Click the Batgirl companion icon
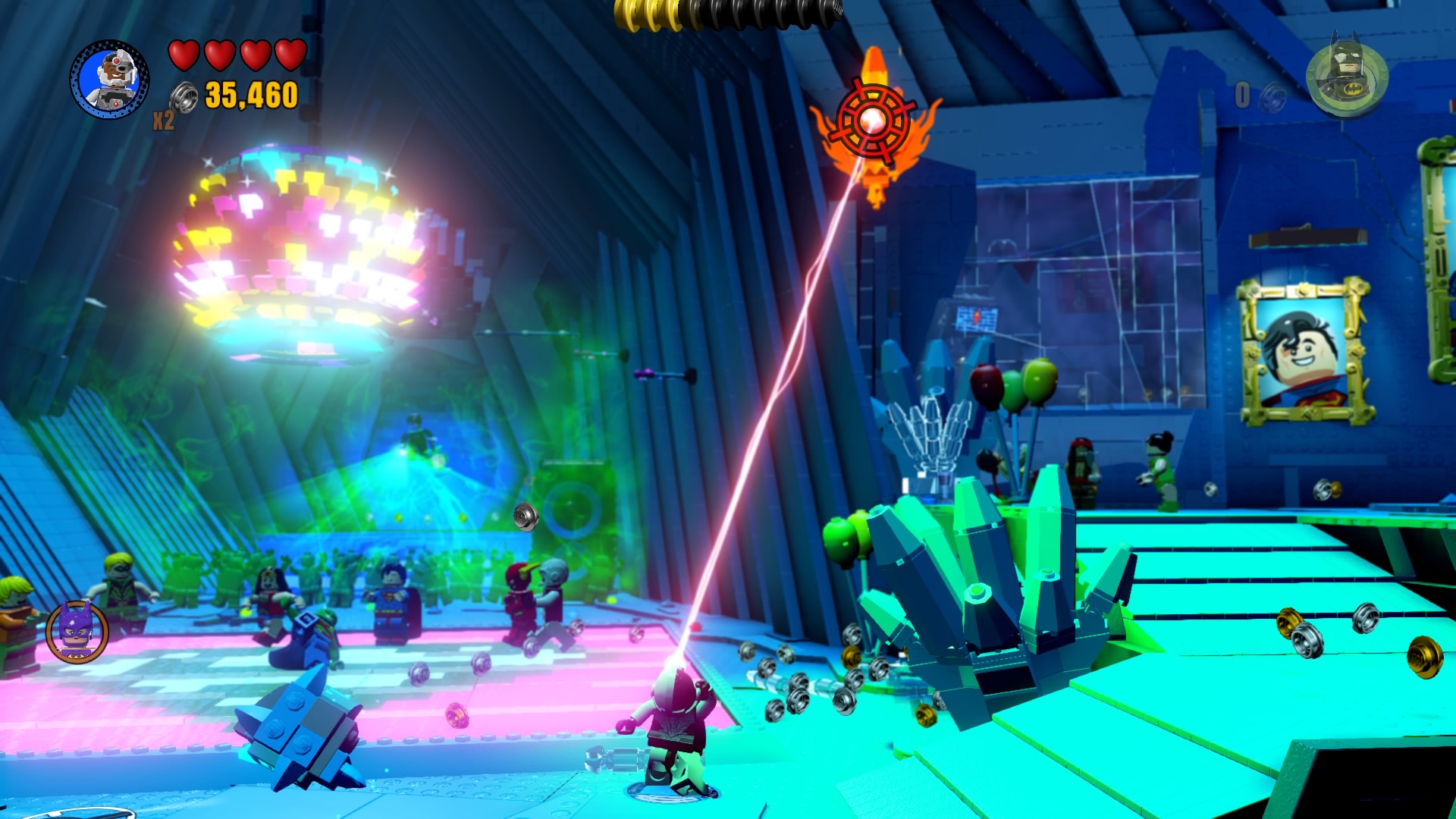The height and width of the screenshot is (819, 1456). pyautogui.click(x=77, y=631)
